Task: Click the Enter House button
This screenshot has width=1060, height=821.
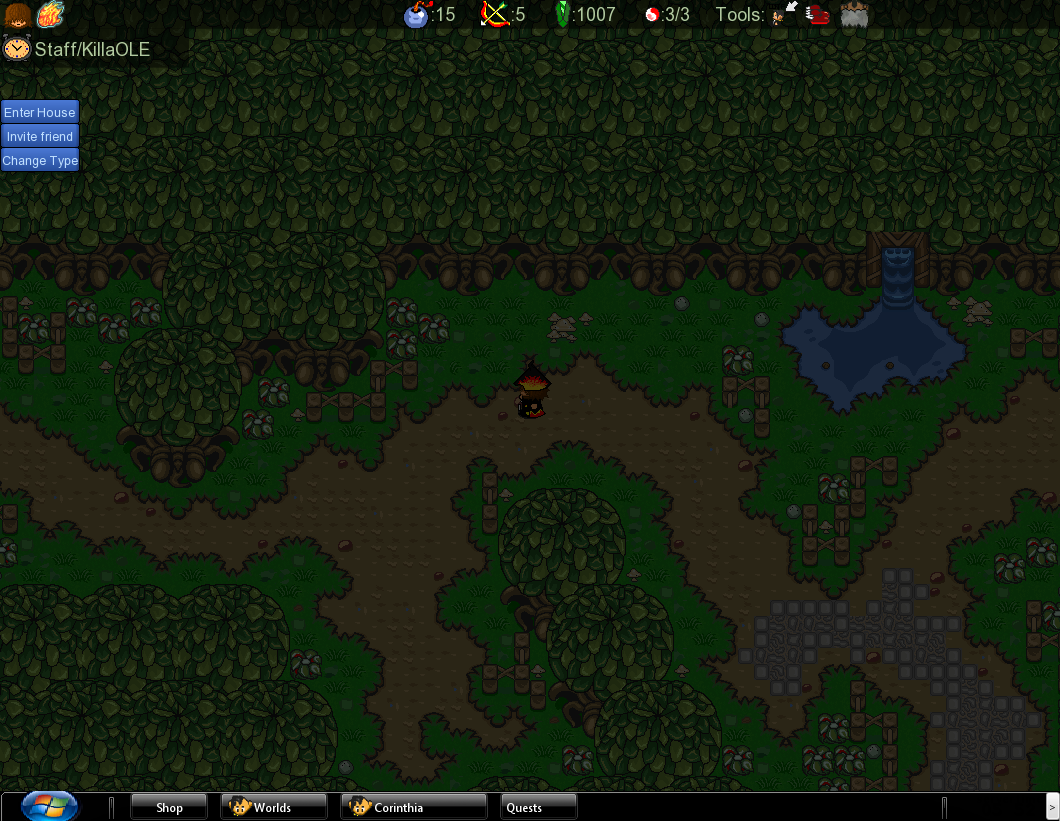Action: click(40, 112)
